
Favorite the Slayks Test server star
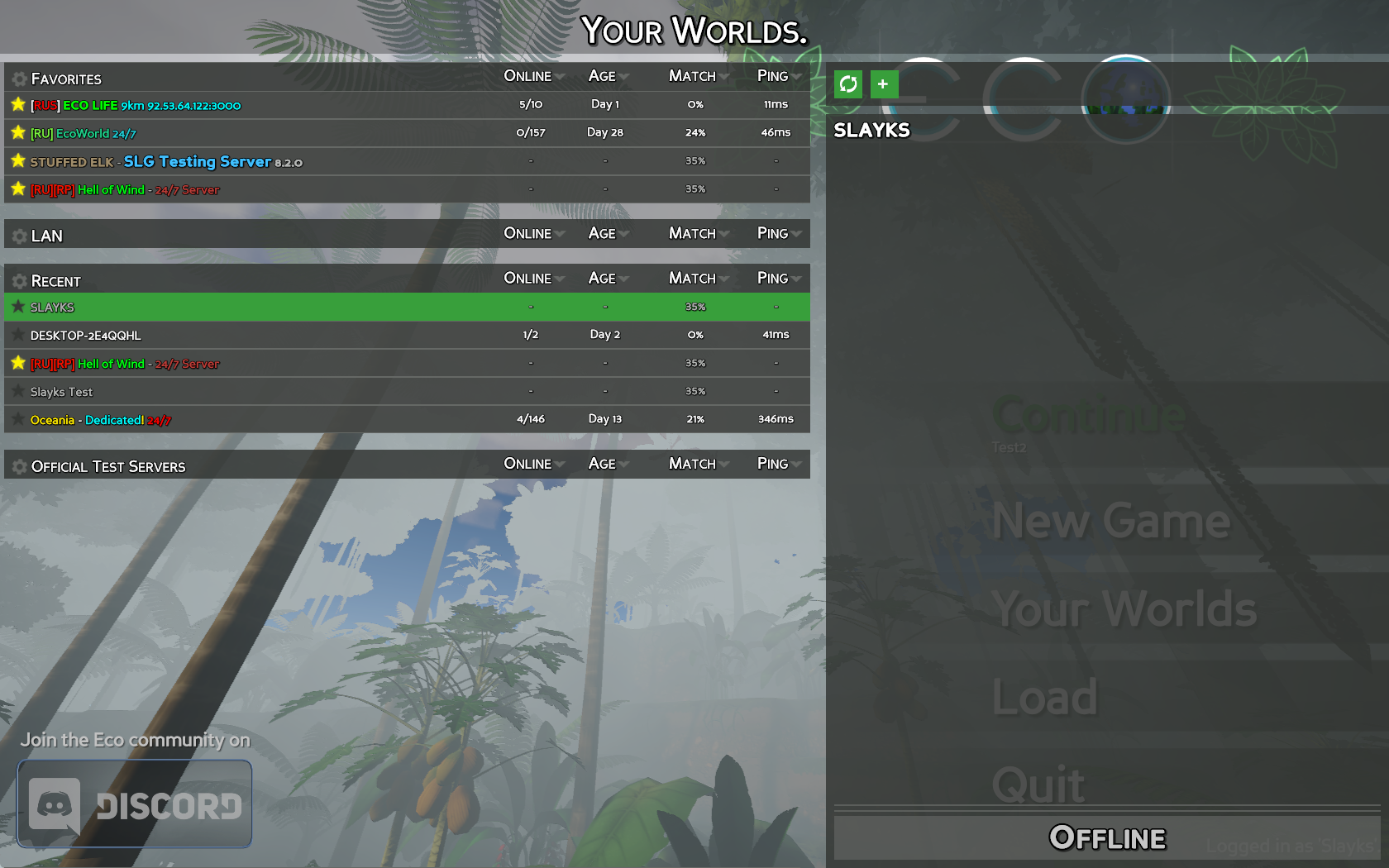click(18, 390)
